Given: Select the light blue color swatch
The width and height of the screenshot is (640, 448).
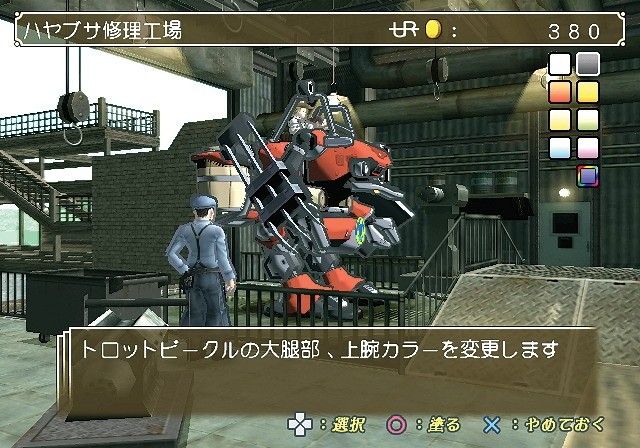Looking at the screenshot, I should coord(560,149).
